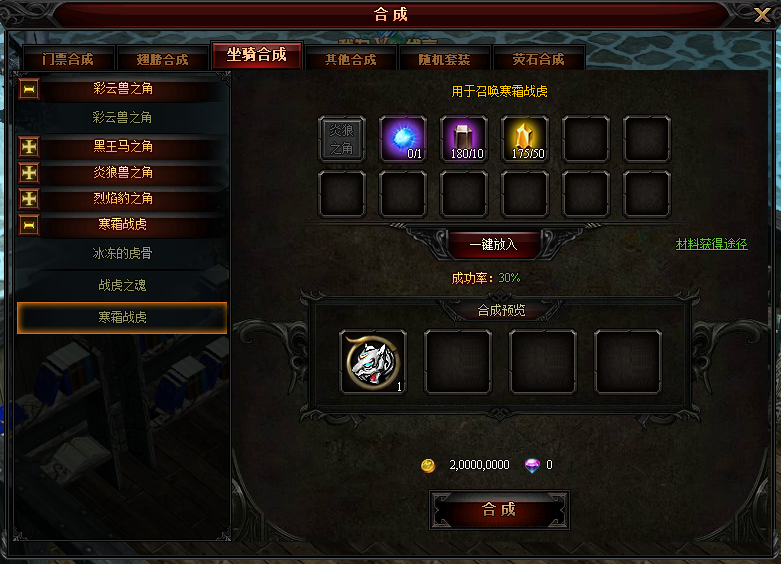
Task: Expand the 烈焰豹之角 category
Action: 29,199
